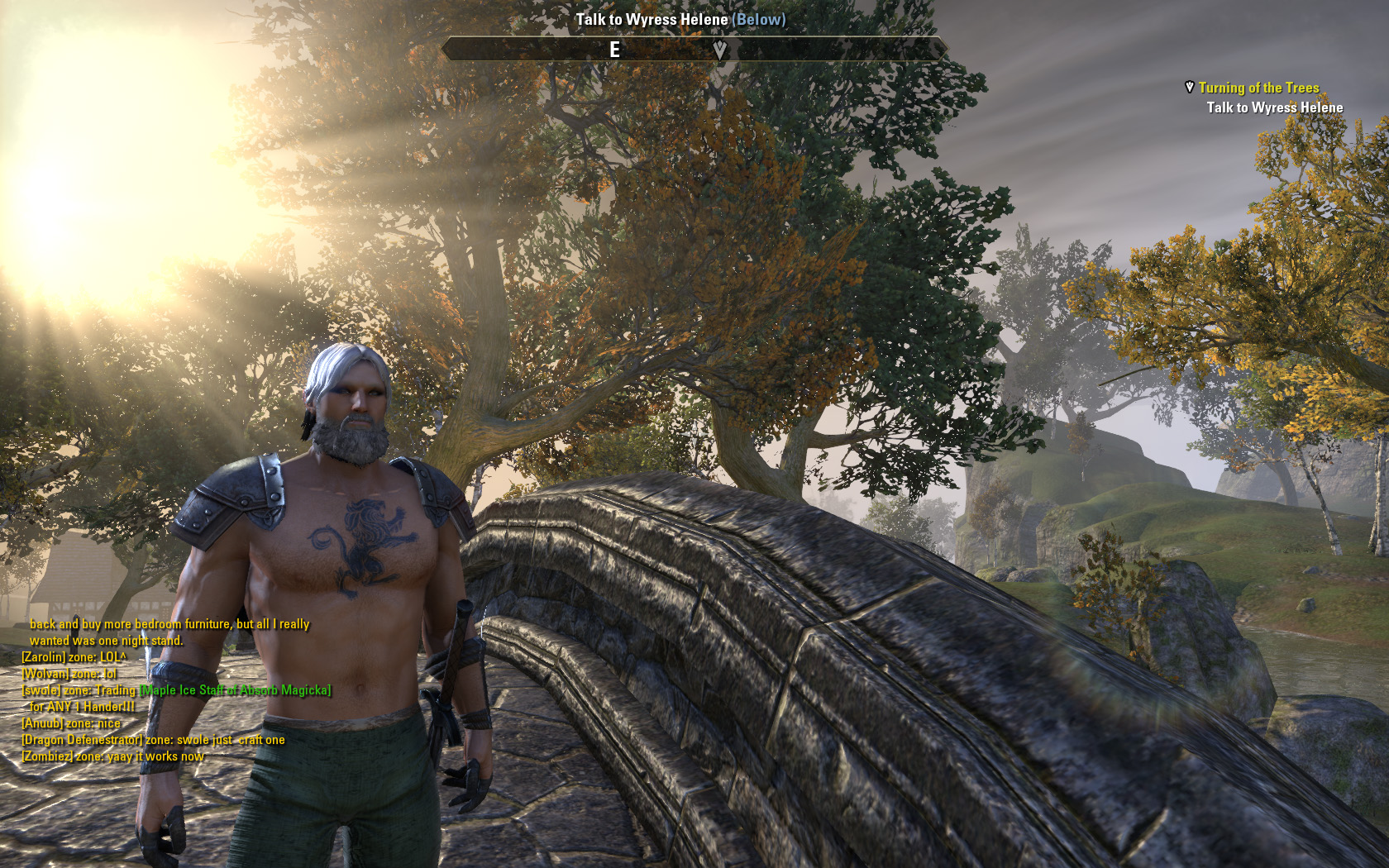
Task: Select the Turning of the Trees quest title
Action: pyautogui.click(x=1258, y=88)
